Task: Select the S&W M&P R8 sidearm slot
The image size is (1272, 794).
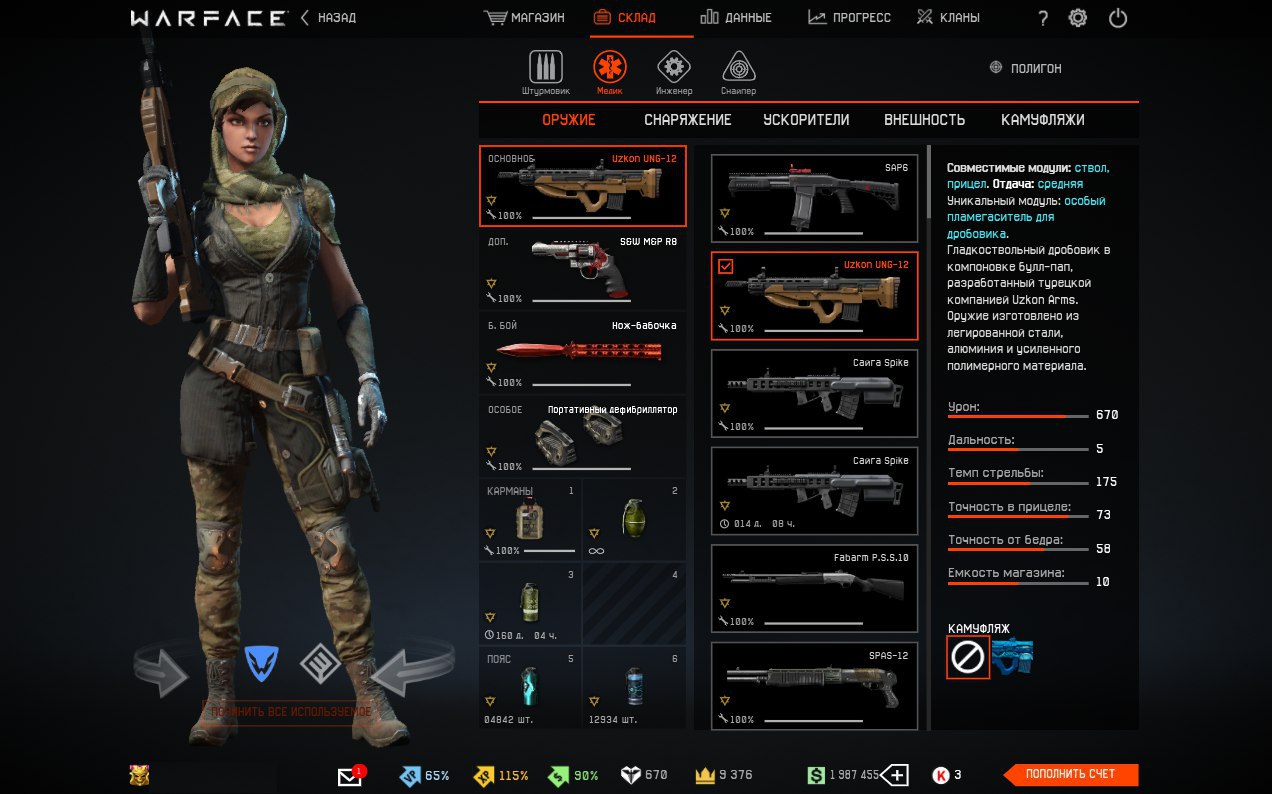Action: click(x=582, y=270)
